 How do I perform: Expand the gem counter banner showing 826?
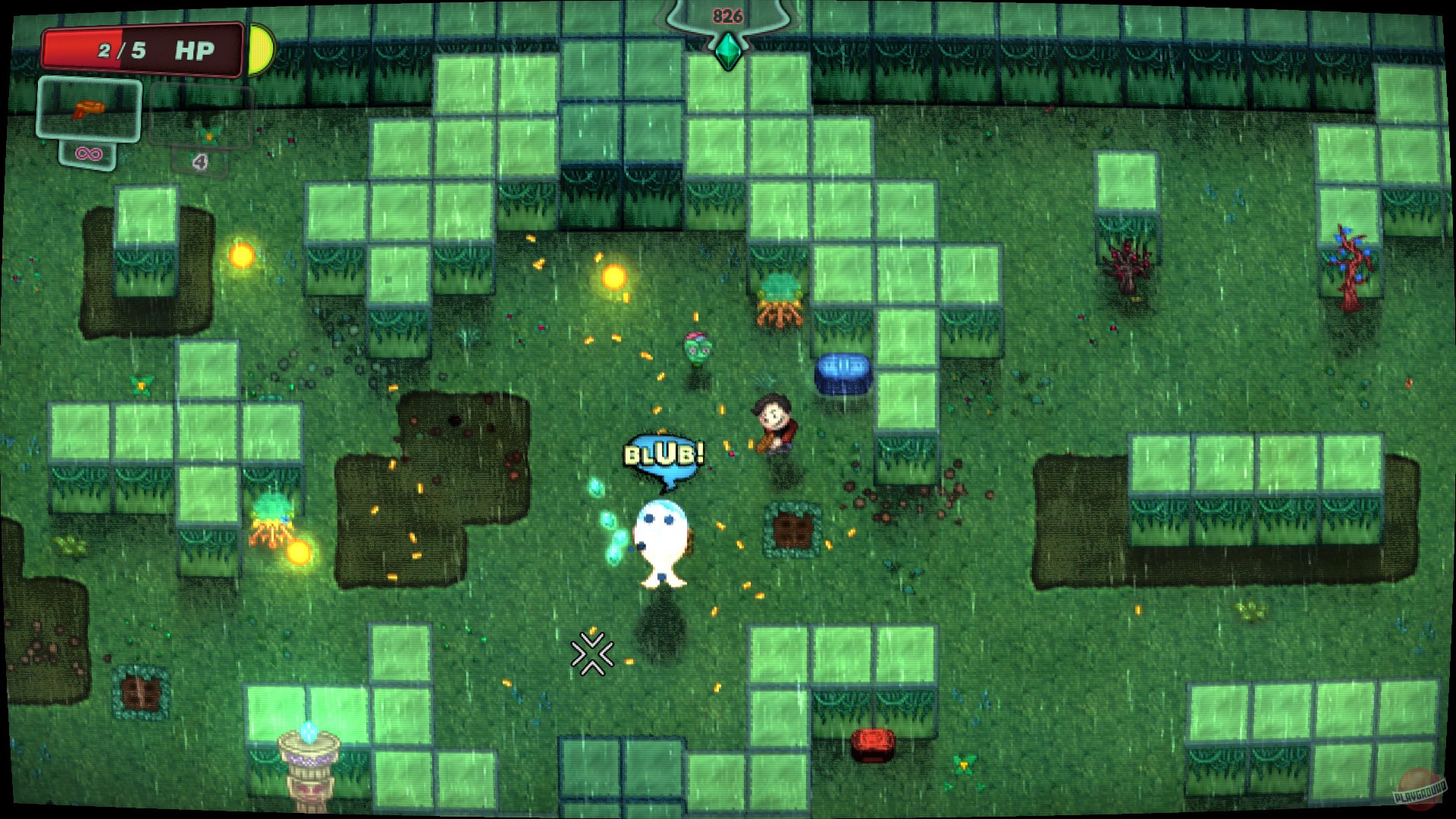point(726,15)
